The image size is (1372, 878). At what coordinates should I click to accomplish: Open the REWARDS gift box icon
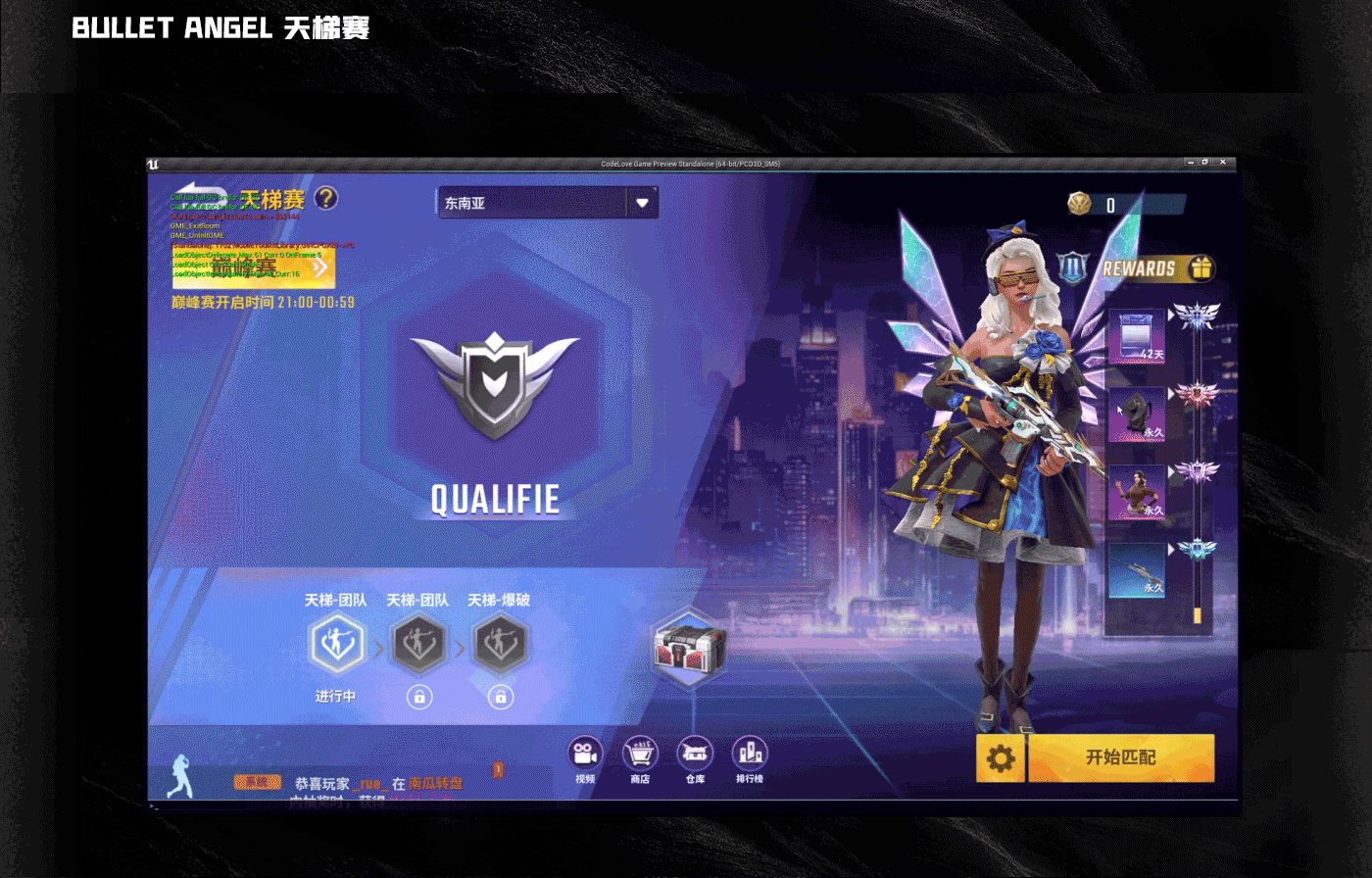point(1202,267)
